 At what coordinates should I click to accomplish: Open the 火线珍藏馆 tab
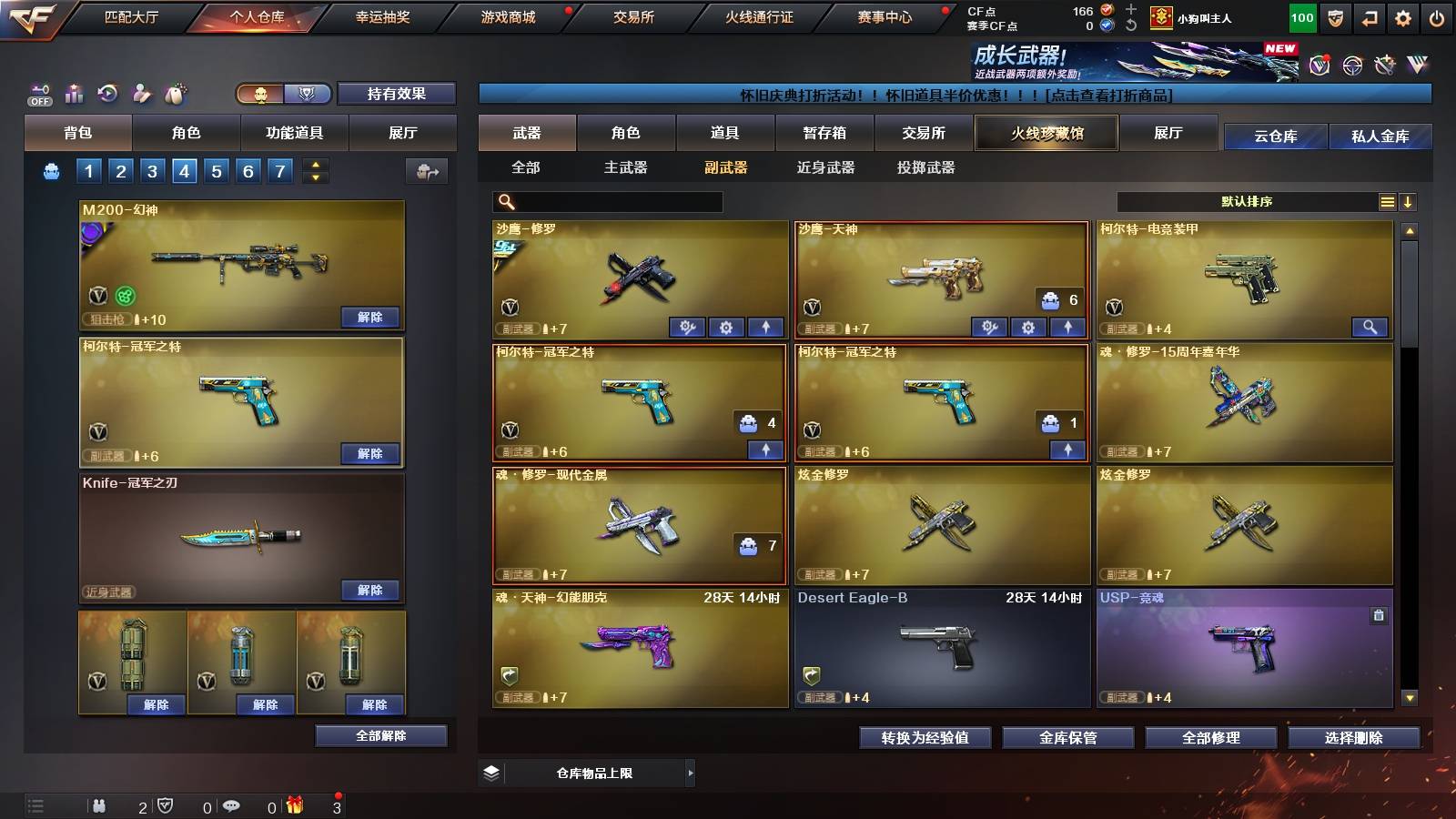click(1046, 133)
